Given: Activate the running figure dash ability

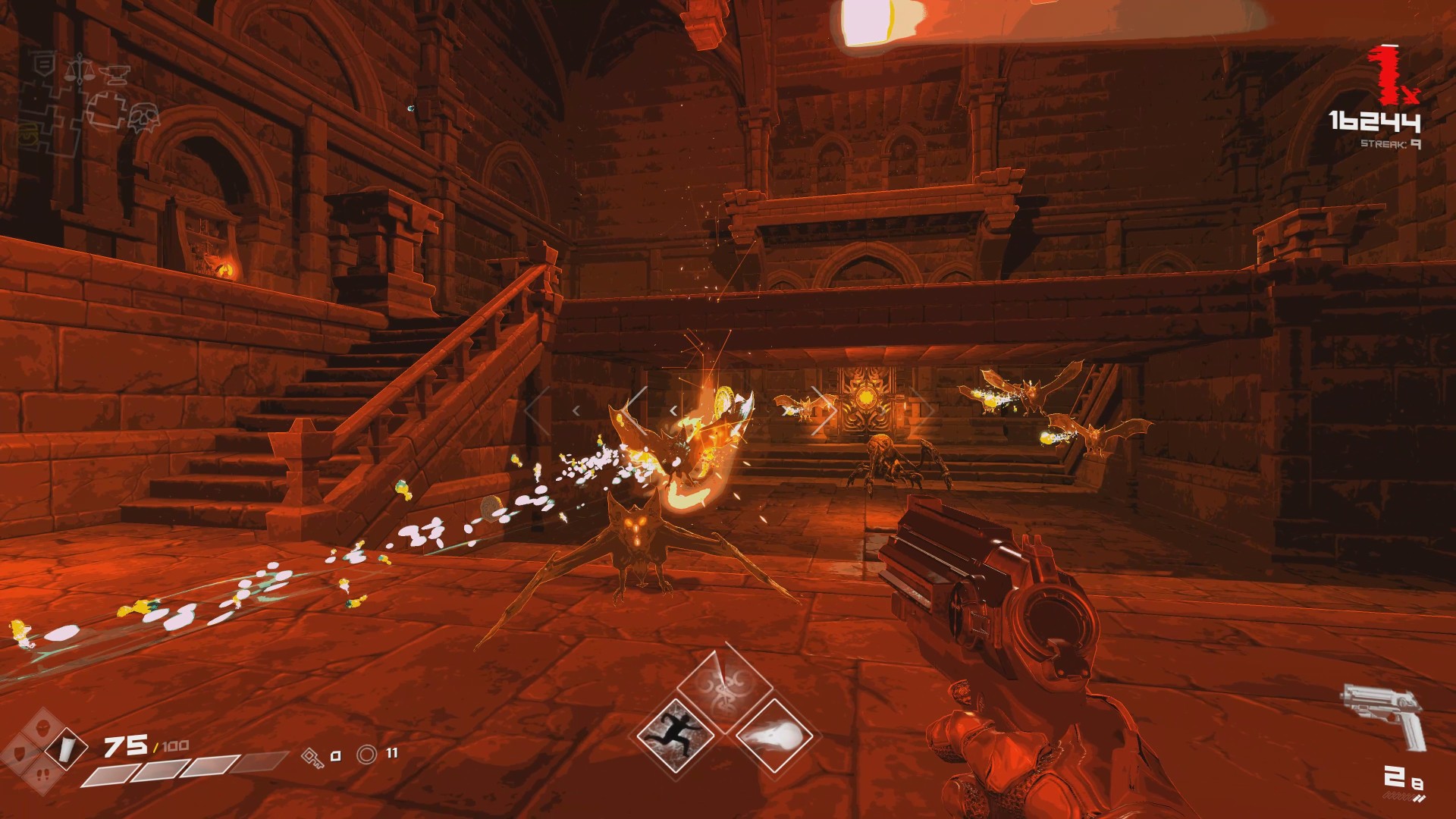Looking at the screenshot, I should 676,733.
